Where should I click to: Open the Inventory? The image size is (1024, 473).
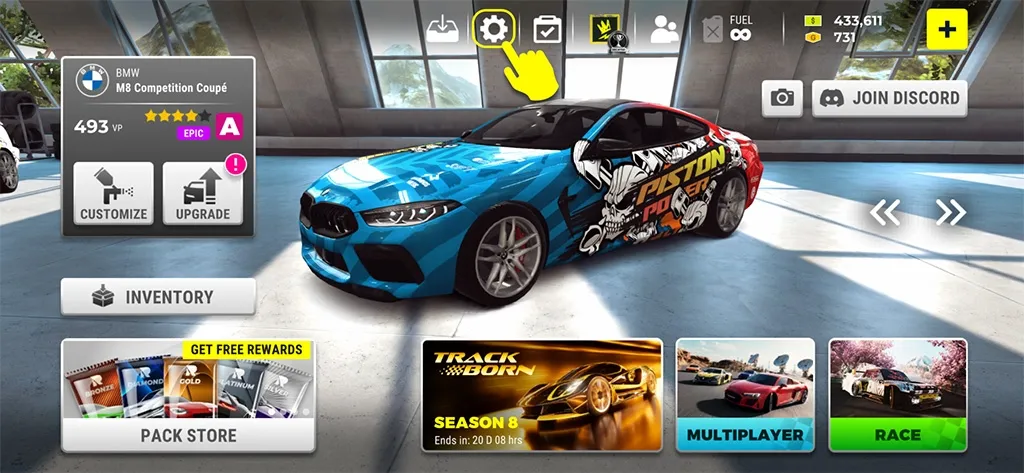158,297
